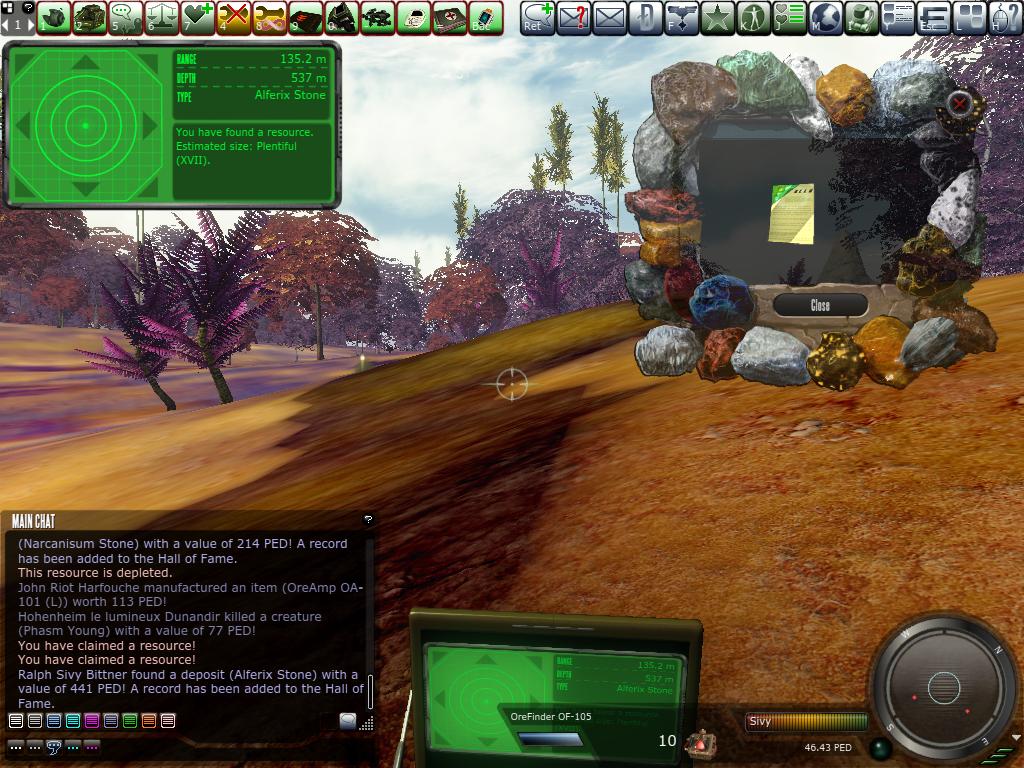This screenshot has height=768, width=1024.
Task: Open the star icon in the top menu
Action: 717,17
